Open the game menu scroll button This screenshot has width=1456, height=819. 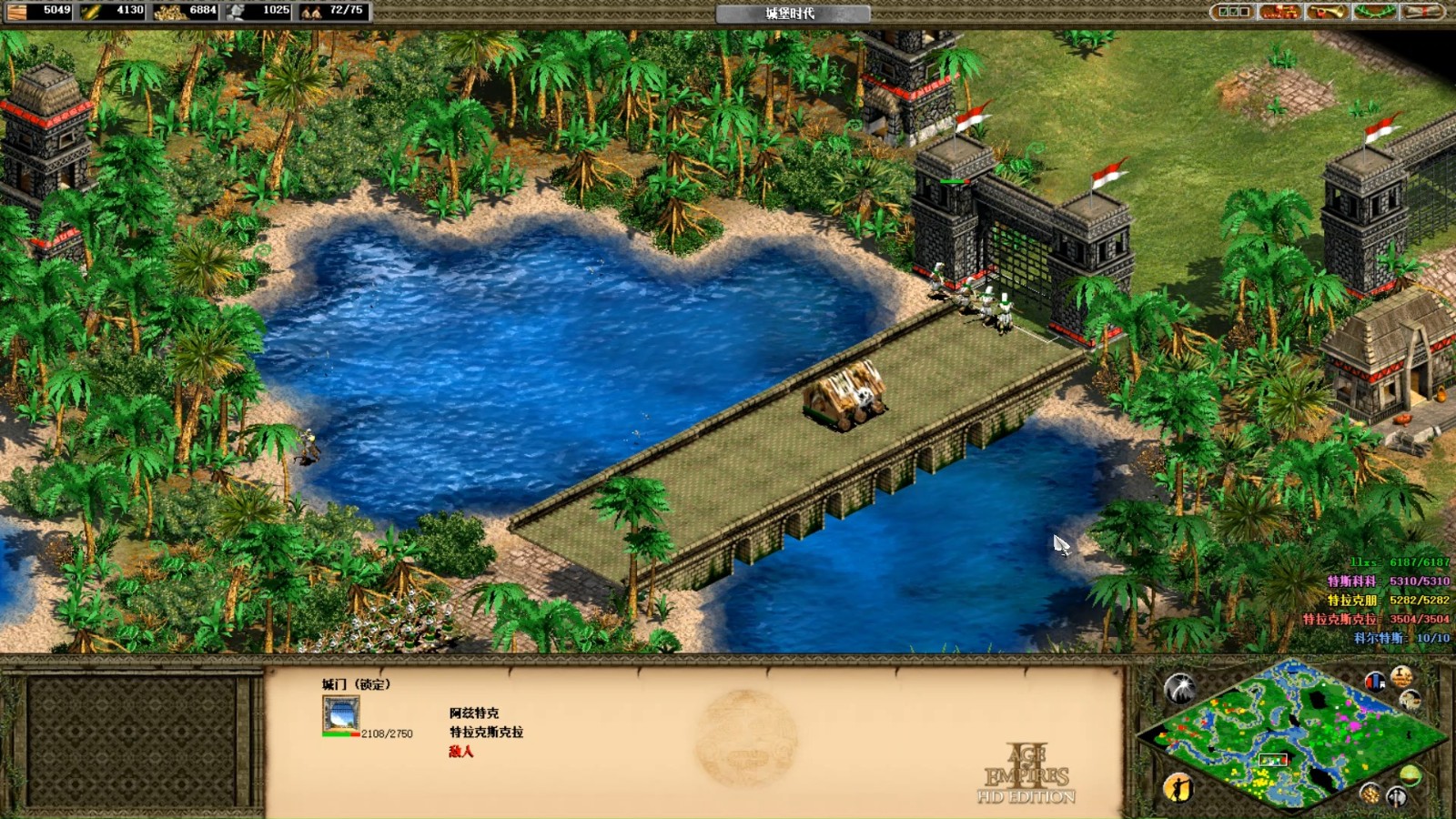click(1421, 12)
